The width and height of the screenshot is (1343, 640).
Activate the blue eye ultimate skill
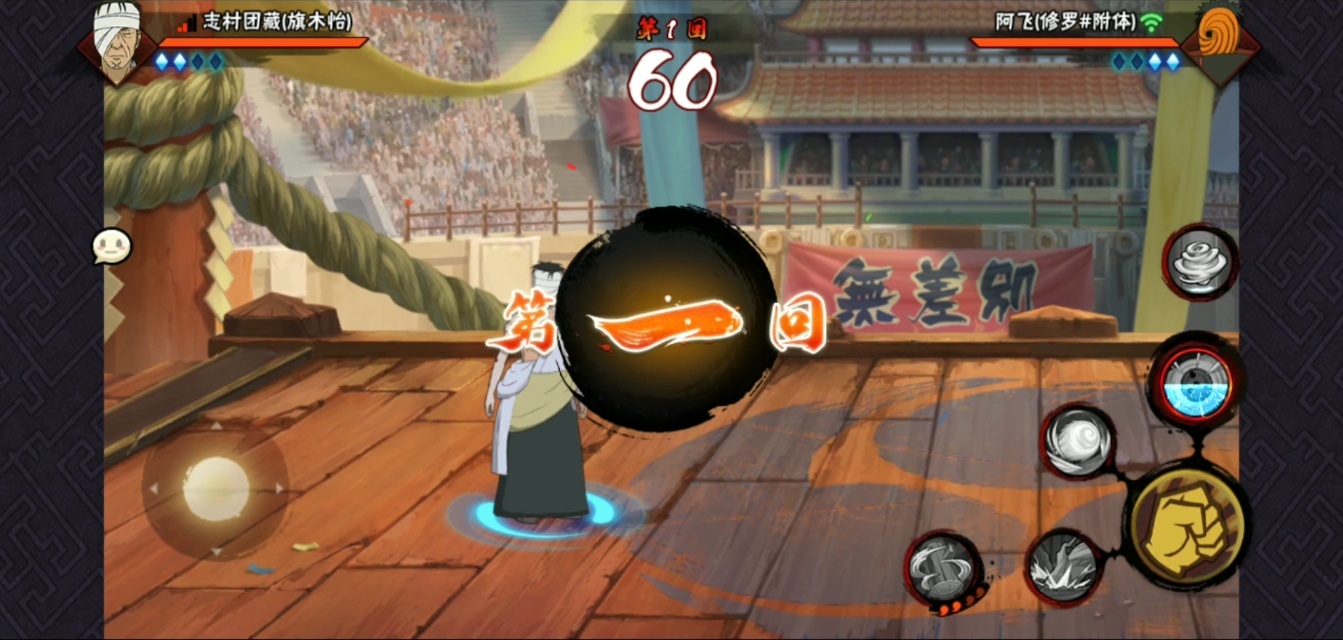[1195, 383]
